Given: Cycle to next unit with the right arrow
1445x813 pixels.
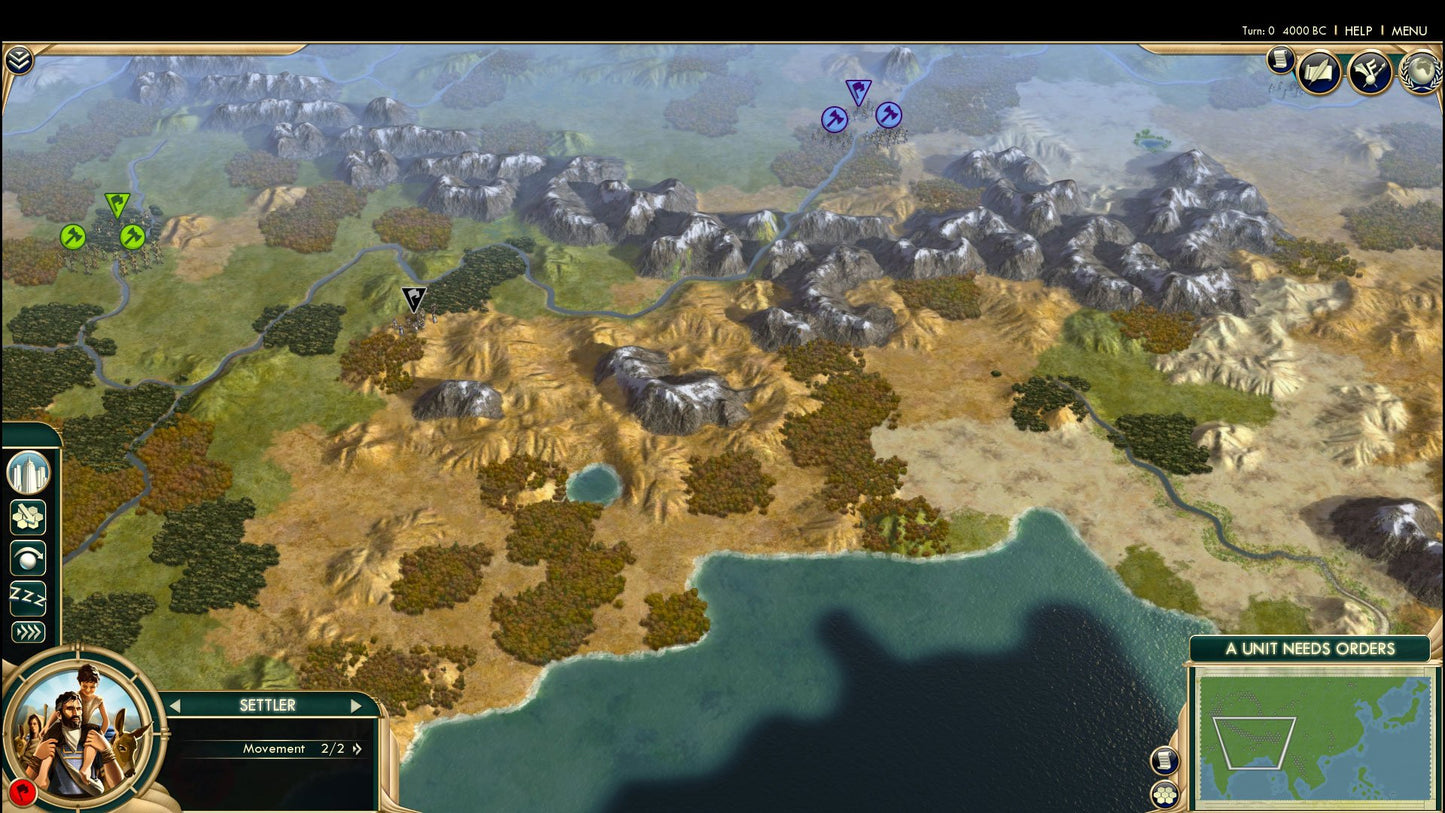Looking at the screenshot, I should coord(357,705).
